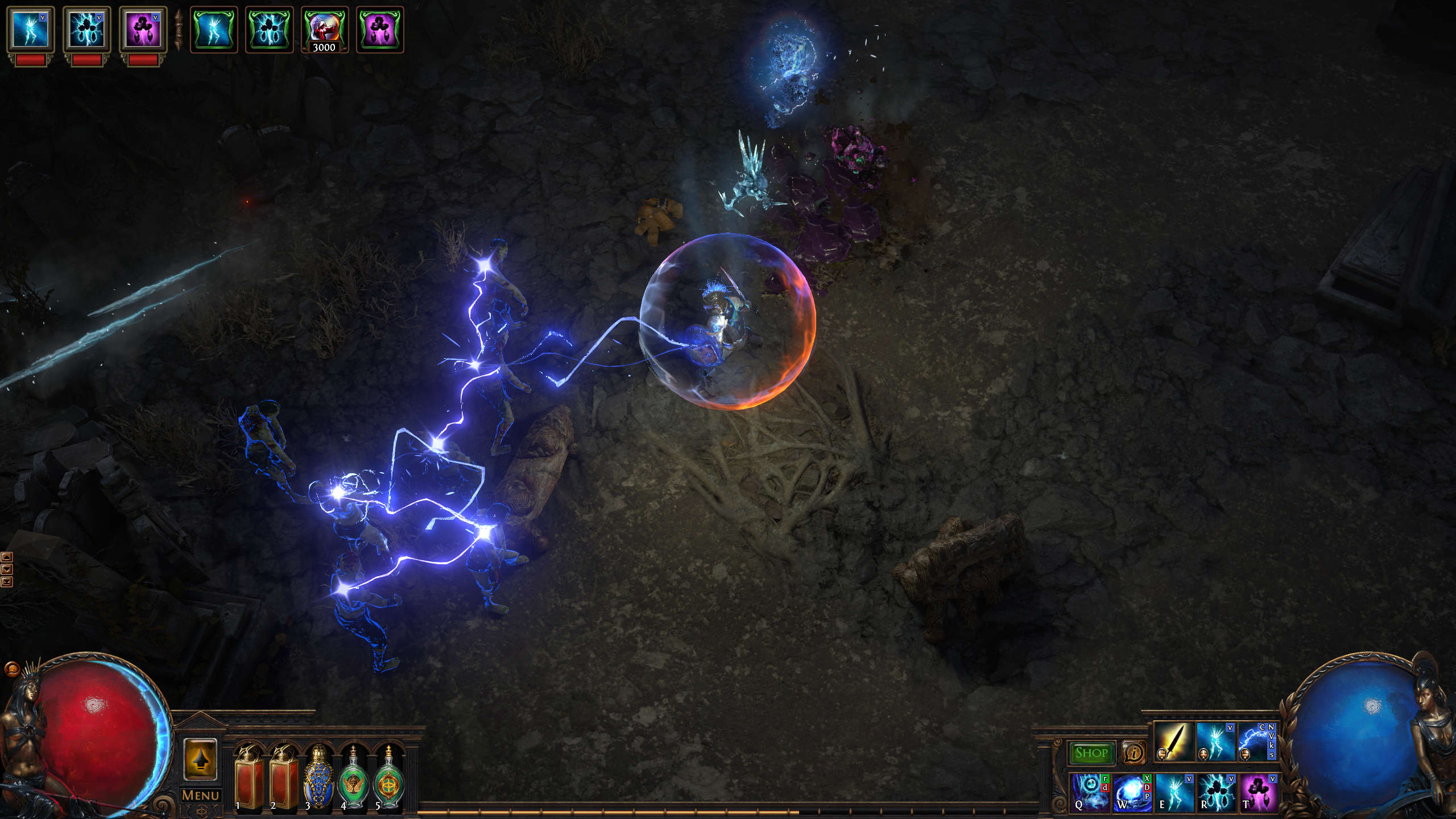Use the lightning figure skill on E
This screenshot has height=819, width=1456.
[1174, 791]
